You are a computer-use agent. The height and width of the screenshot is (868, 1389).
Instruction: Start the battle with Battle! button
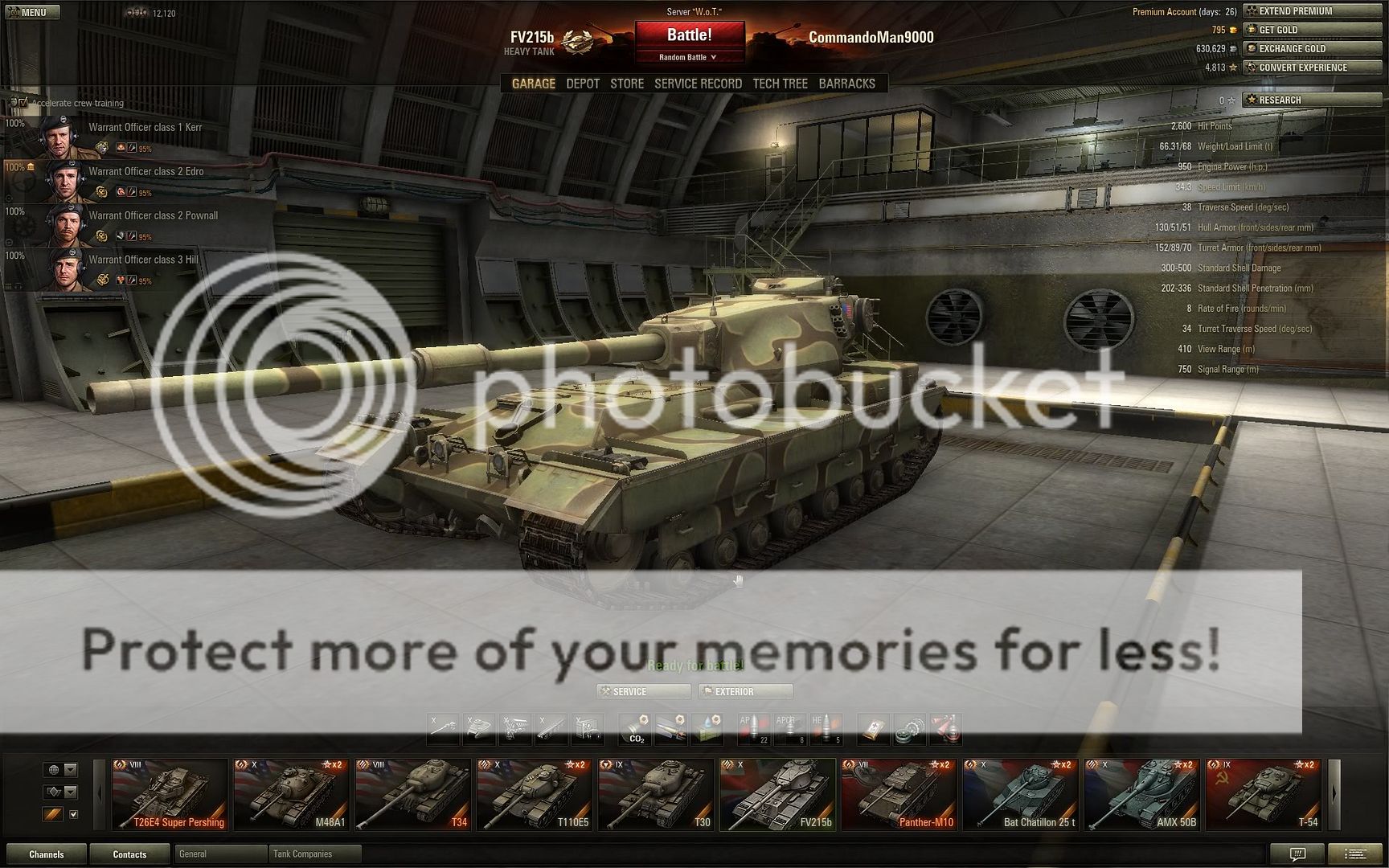[689, 35]
